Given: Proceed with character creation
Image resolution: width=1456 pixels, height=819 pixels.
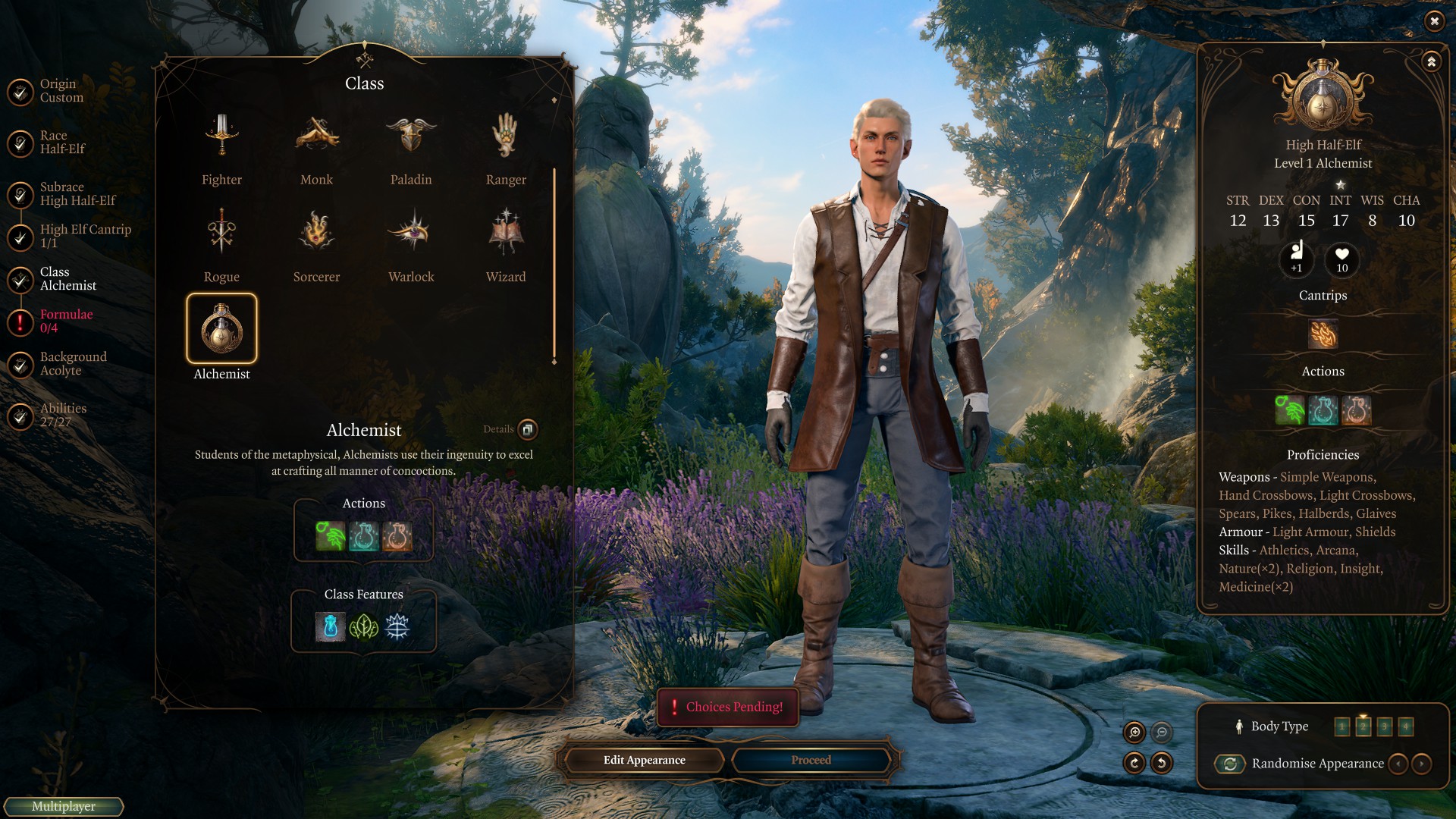Looking at the screenshot, I should pyautogui.click(x=811, y=760).
